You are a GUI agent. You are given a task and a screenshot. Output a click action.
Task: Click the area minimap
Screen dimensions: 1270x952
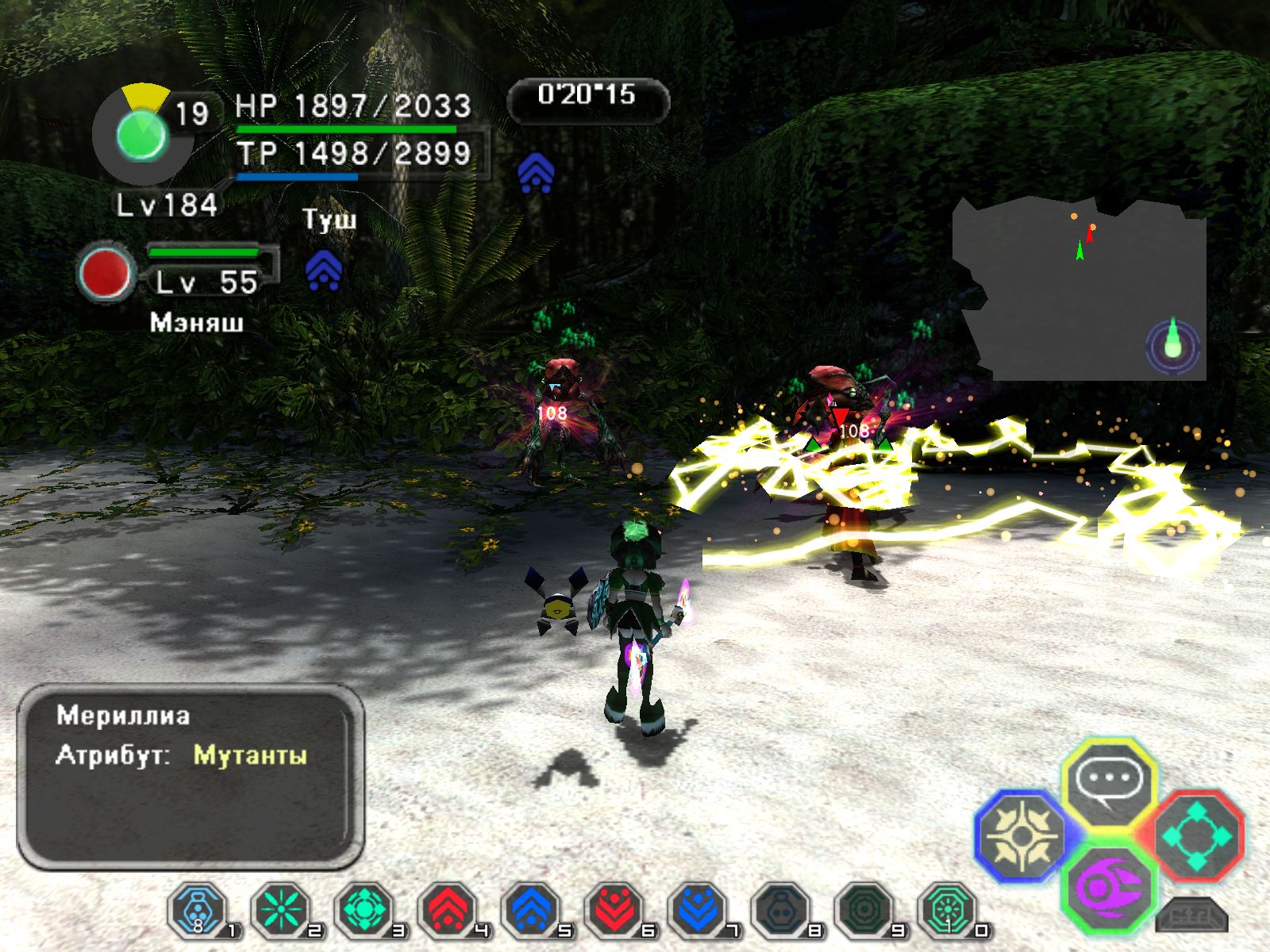coord(1079,290)
